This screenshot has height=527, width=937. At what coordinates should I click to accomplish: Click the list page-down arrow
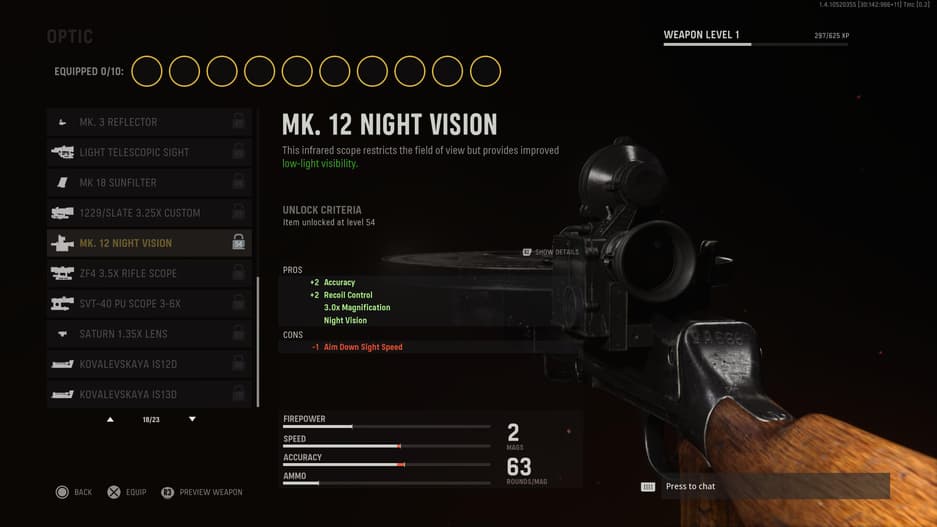click(x=192, y=420)
